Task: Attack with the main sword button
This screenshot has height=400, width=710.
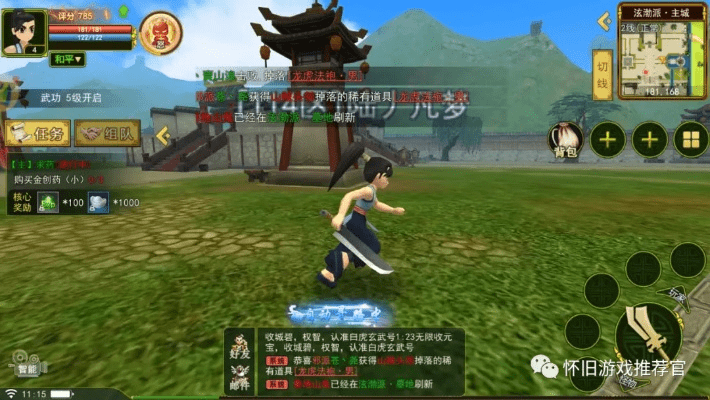Action: click(648, 337)
